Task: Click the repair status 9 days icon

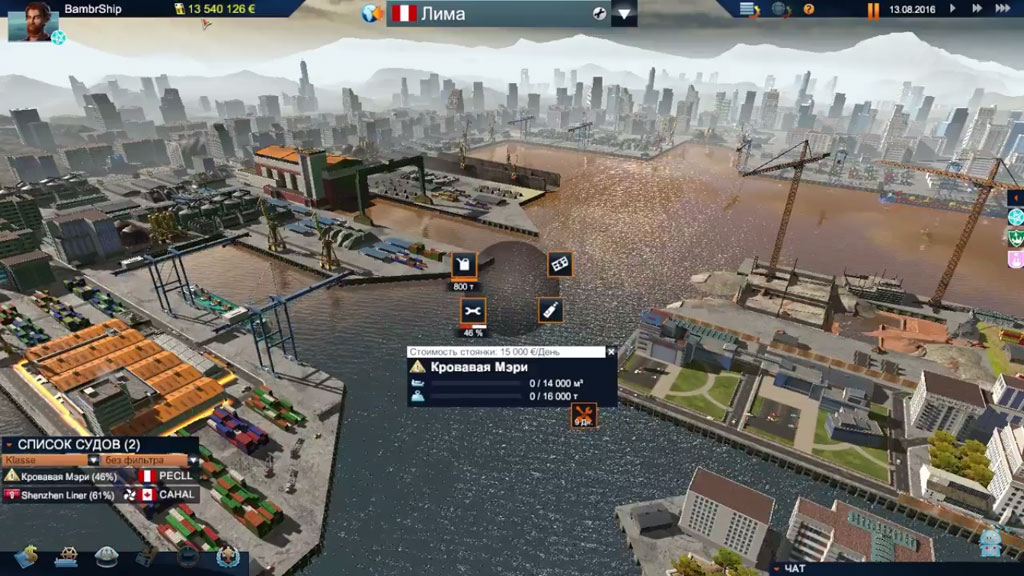Action: 583,416
